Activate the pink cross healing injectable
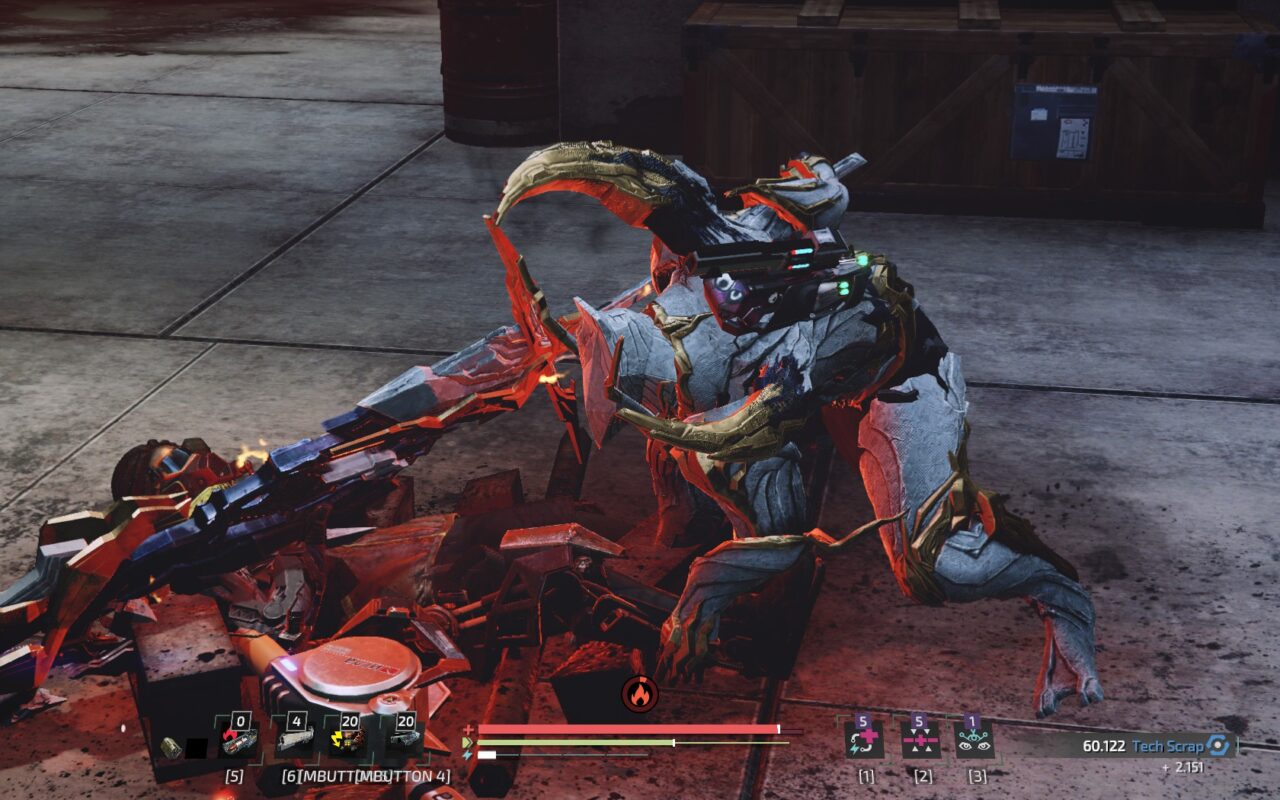 920,740
